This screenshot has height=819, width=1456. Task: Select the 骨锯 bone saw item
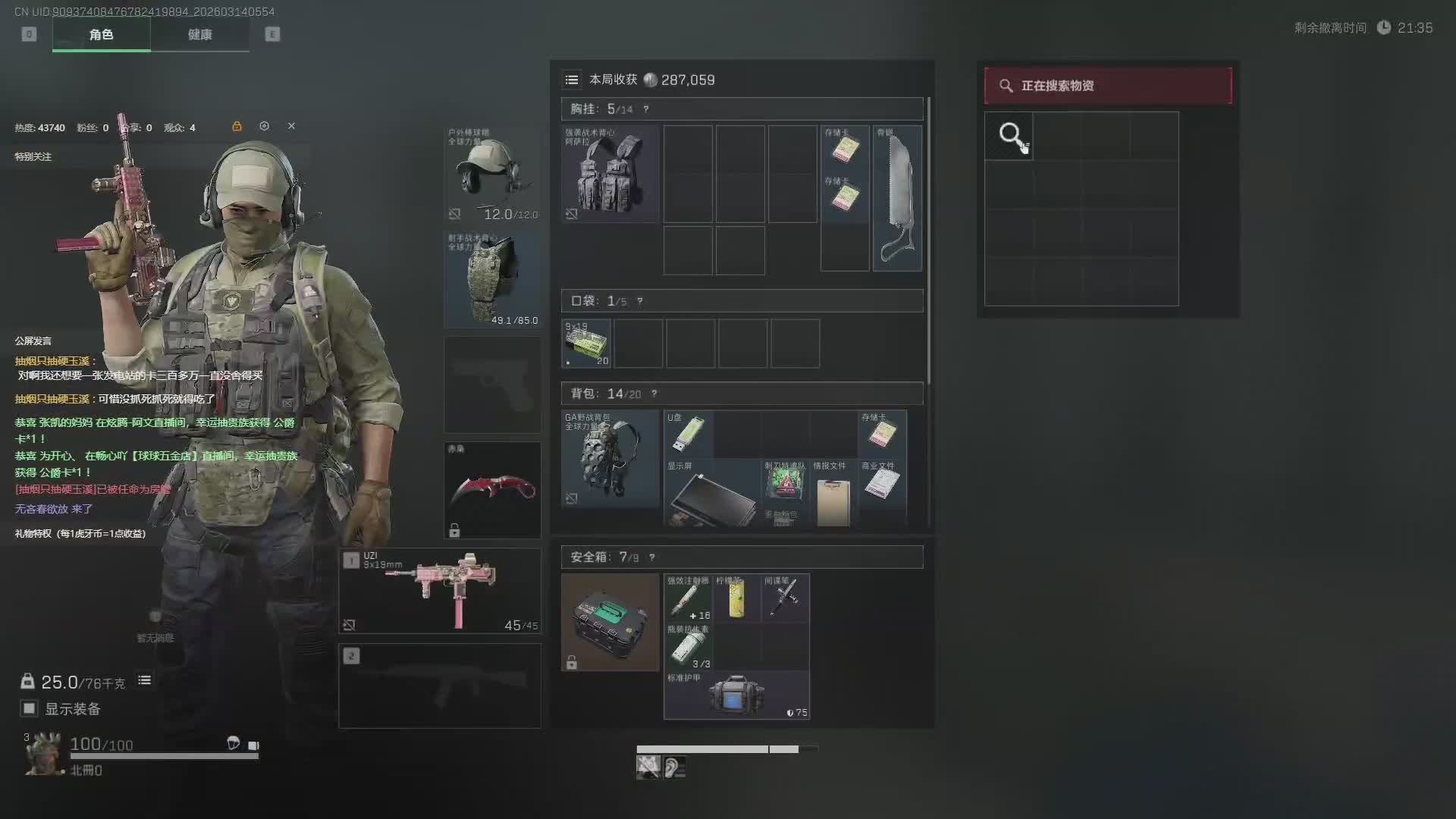click(897, 199)
